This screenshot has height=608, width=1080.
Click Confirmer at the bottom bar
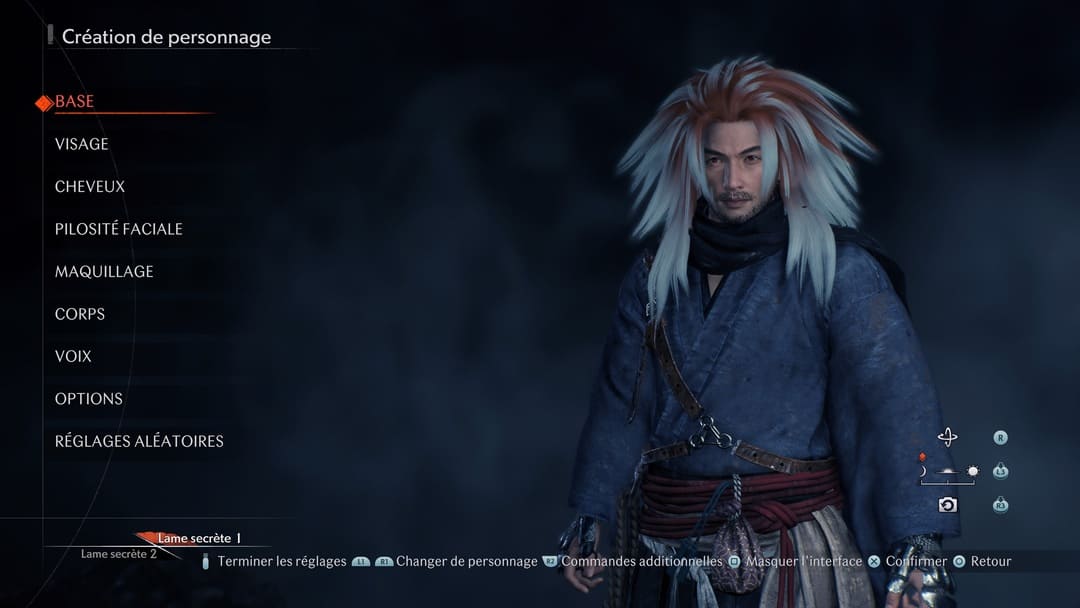point(915,562)
